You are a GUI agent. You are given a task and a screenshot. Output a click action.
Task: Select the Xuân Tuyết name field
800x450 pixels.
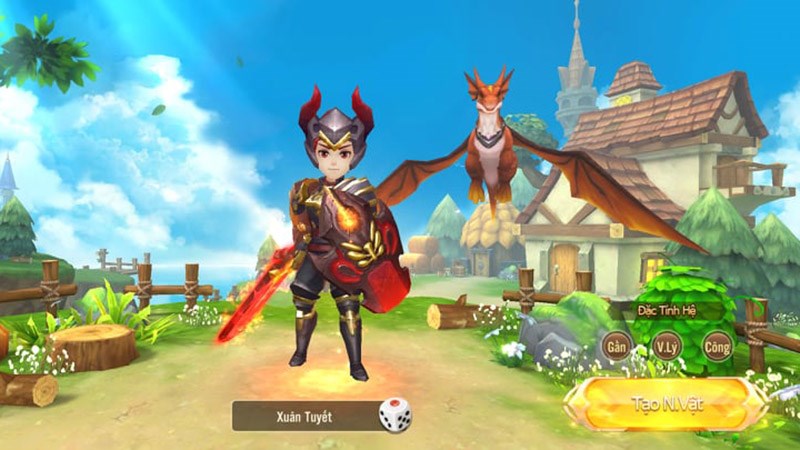tap(304, 415)
